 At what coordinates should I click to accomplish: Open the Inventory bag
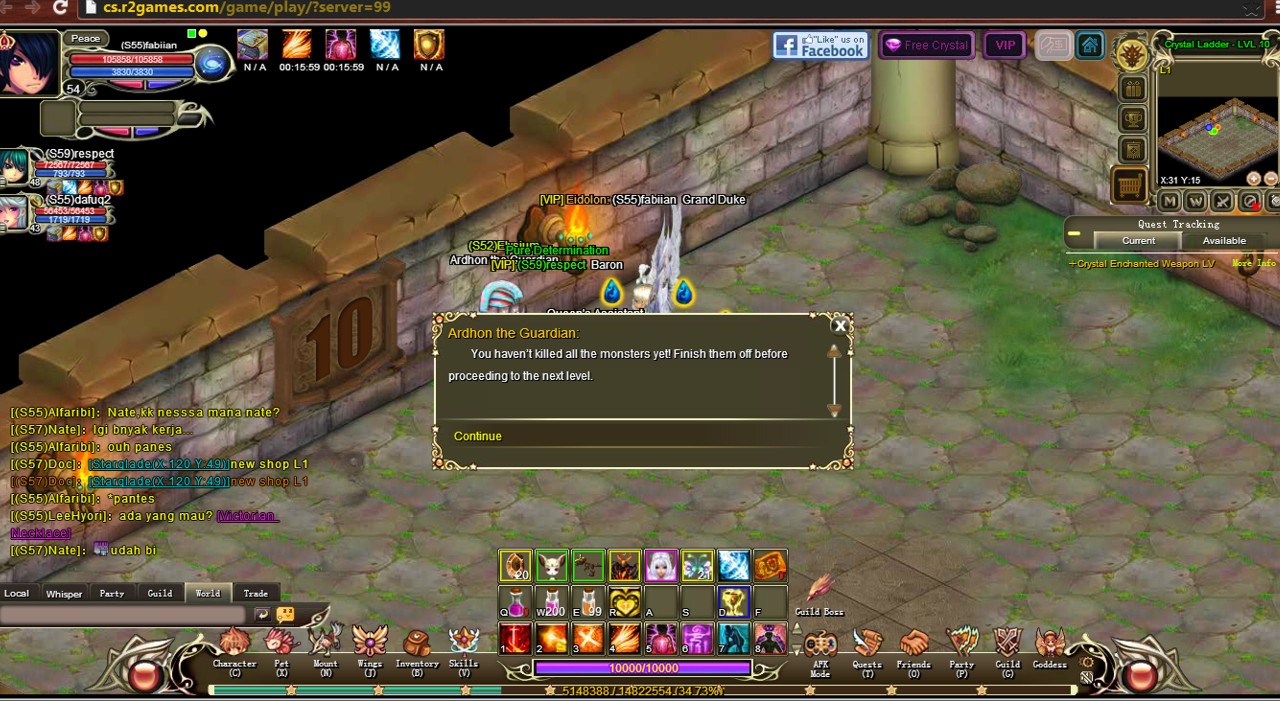(417, 646)
